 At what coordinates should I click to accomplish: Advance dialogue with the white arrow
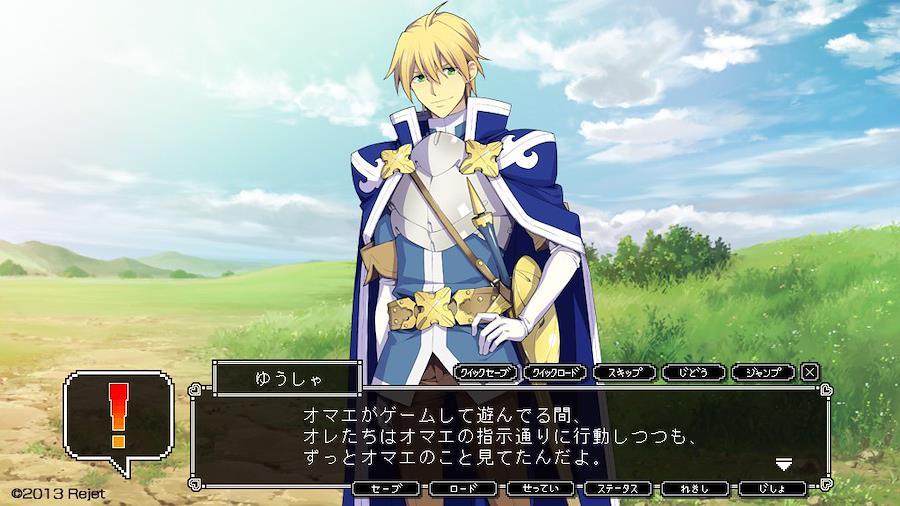point(784,464)
